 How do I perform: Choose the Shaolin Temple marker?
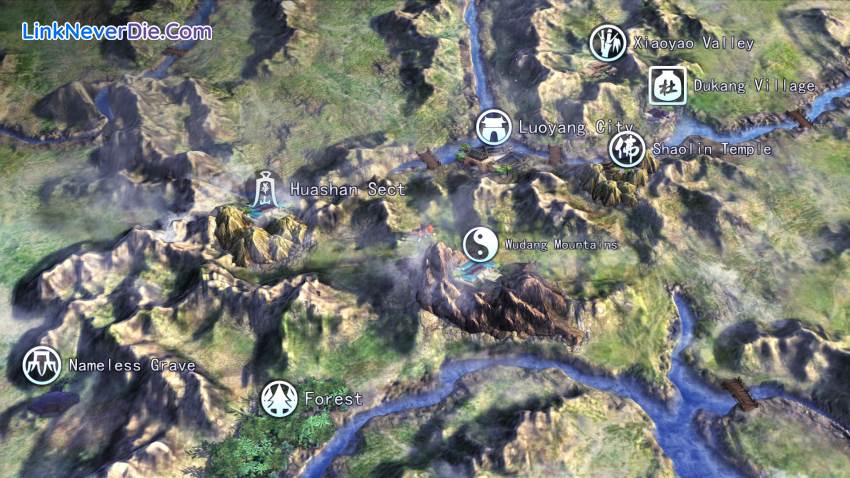click(x=627, y=149)
